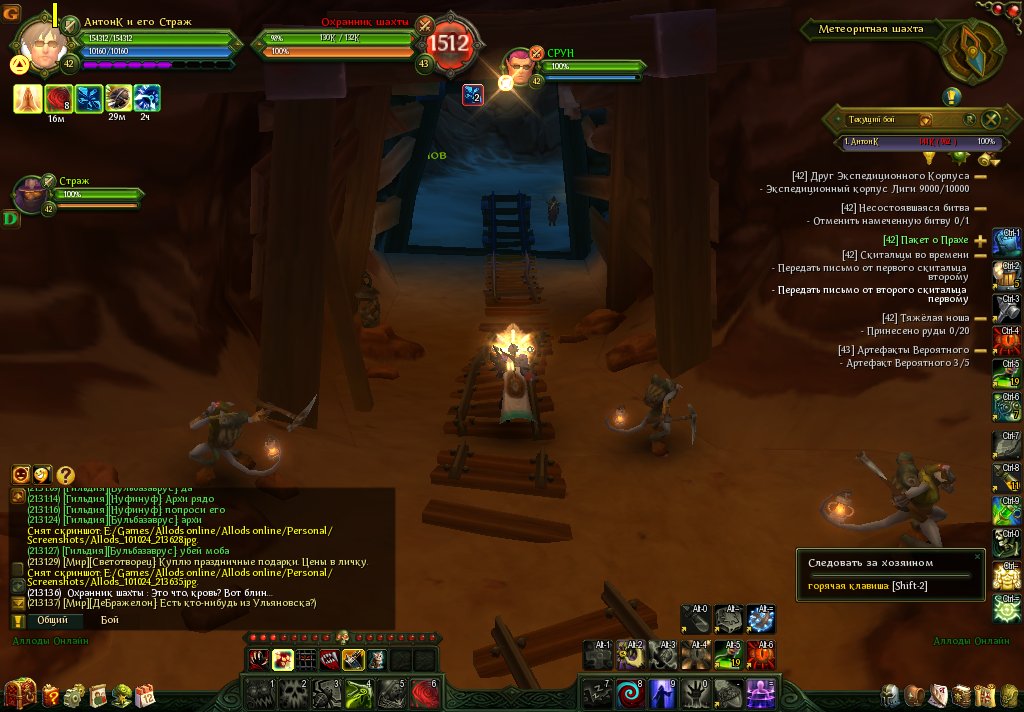Image resolution: width=1024 pixels, height=712 pixels.
Task: Select the Страж pet portrait
Action: [x=33, y=193]
